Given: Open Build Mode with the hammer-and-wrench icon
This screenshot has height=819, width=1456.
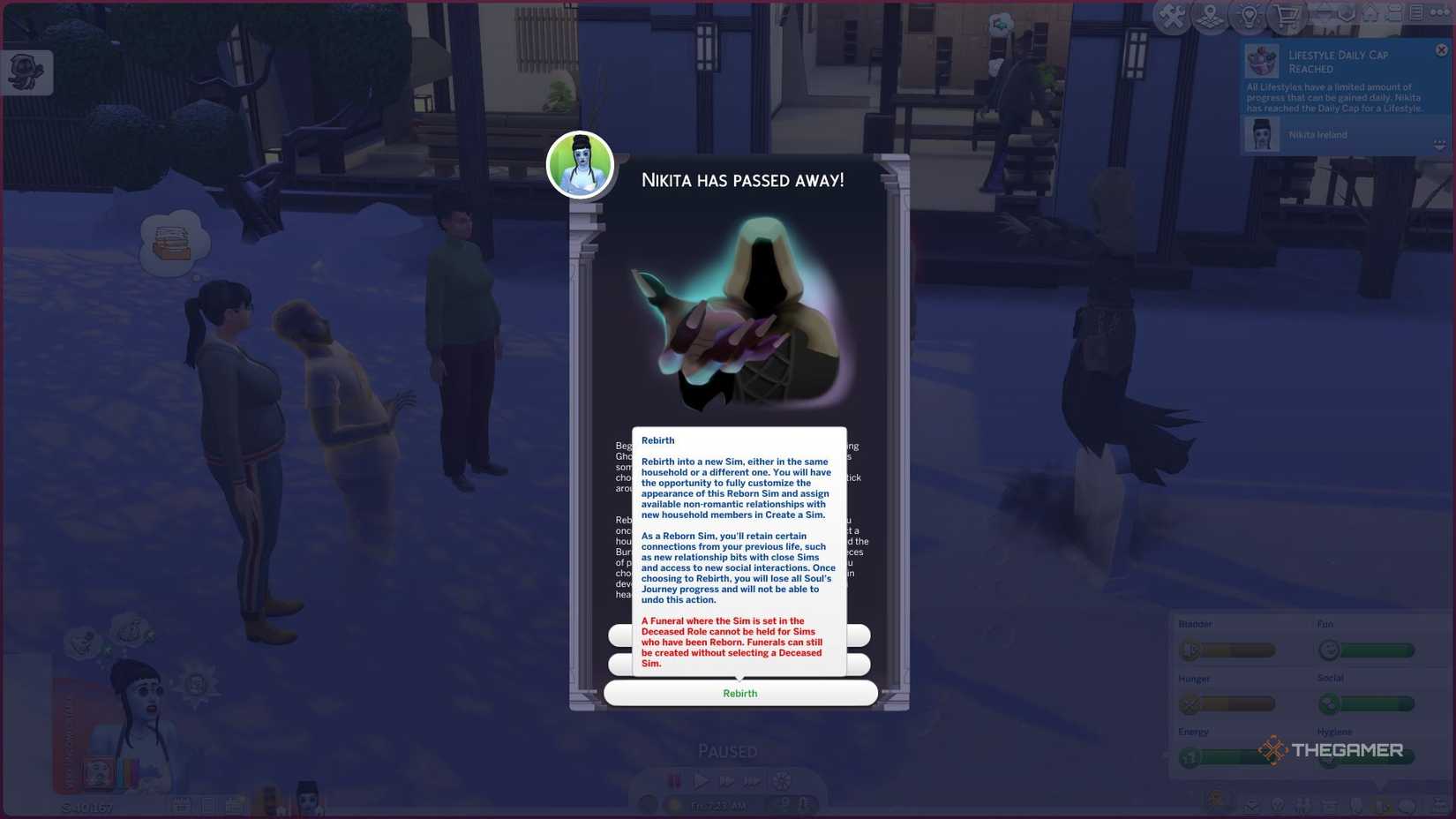Looking at the screenshot, I should coord(1171,14).
